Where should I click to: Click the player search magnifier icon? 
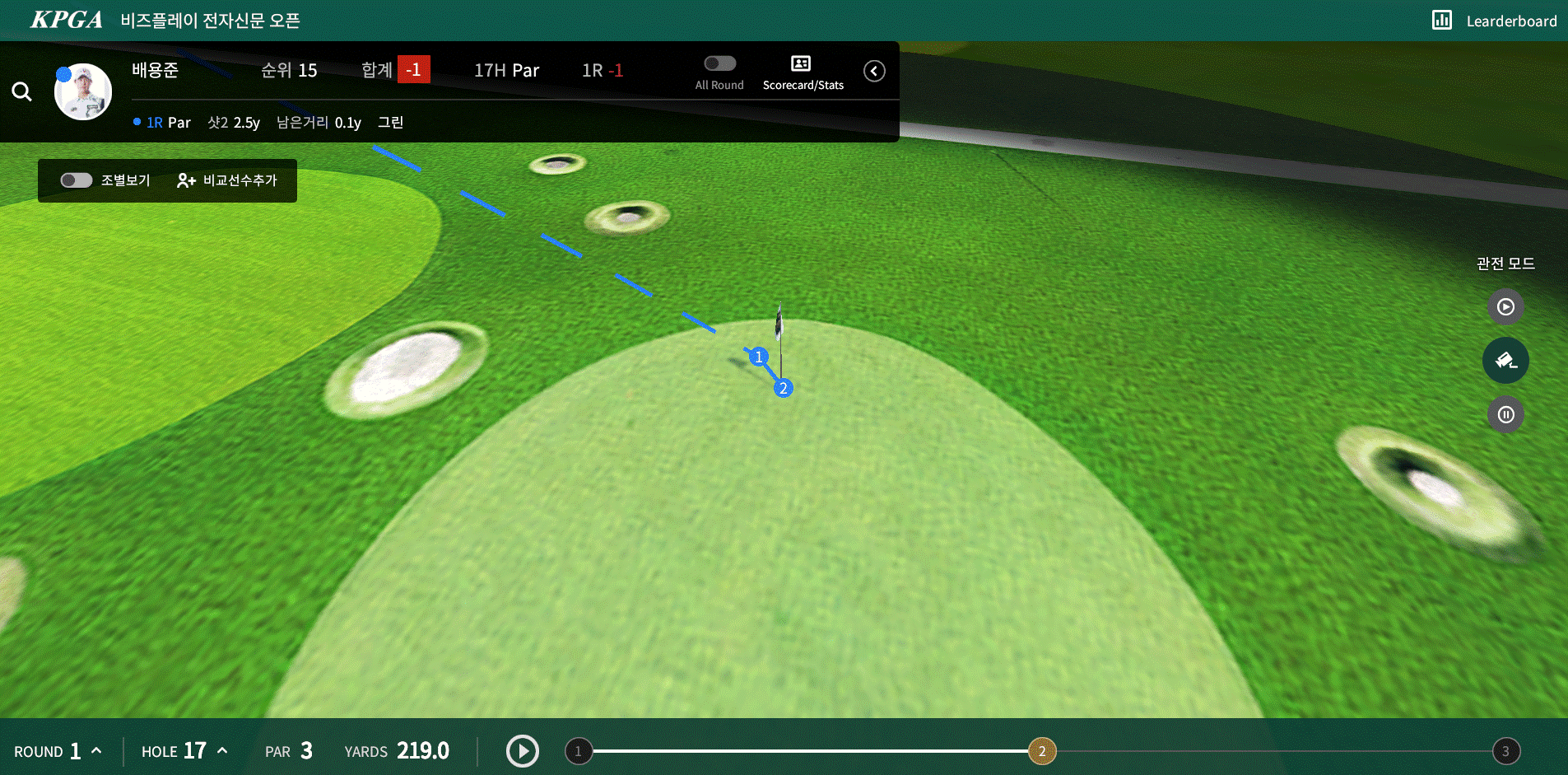point(22,91)
